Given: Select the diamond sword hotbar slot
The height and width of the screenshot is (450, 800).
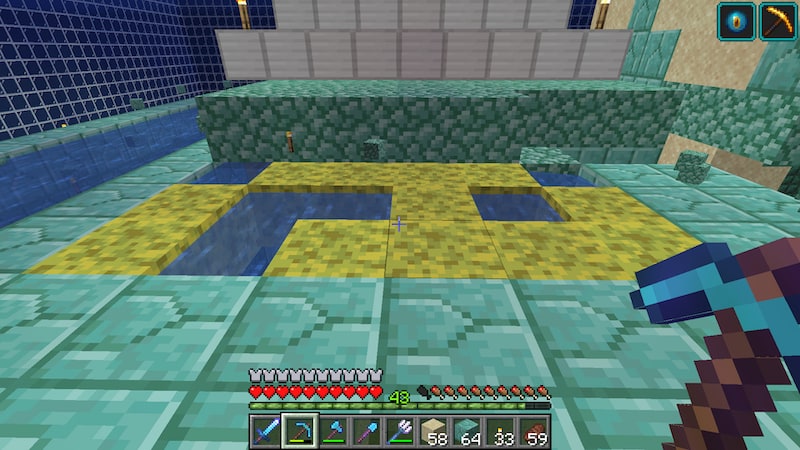Looking at the screenshot, I should pos(265,431).
